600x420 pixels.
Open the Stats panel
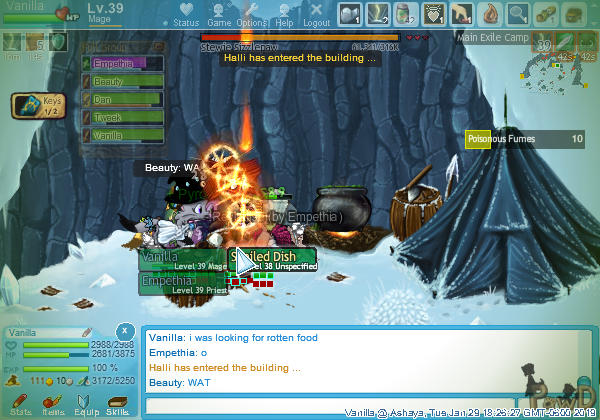point(20,402)
